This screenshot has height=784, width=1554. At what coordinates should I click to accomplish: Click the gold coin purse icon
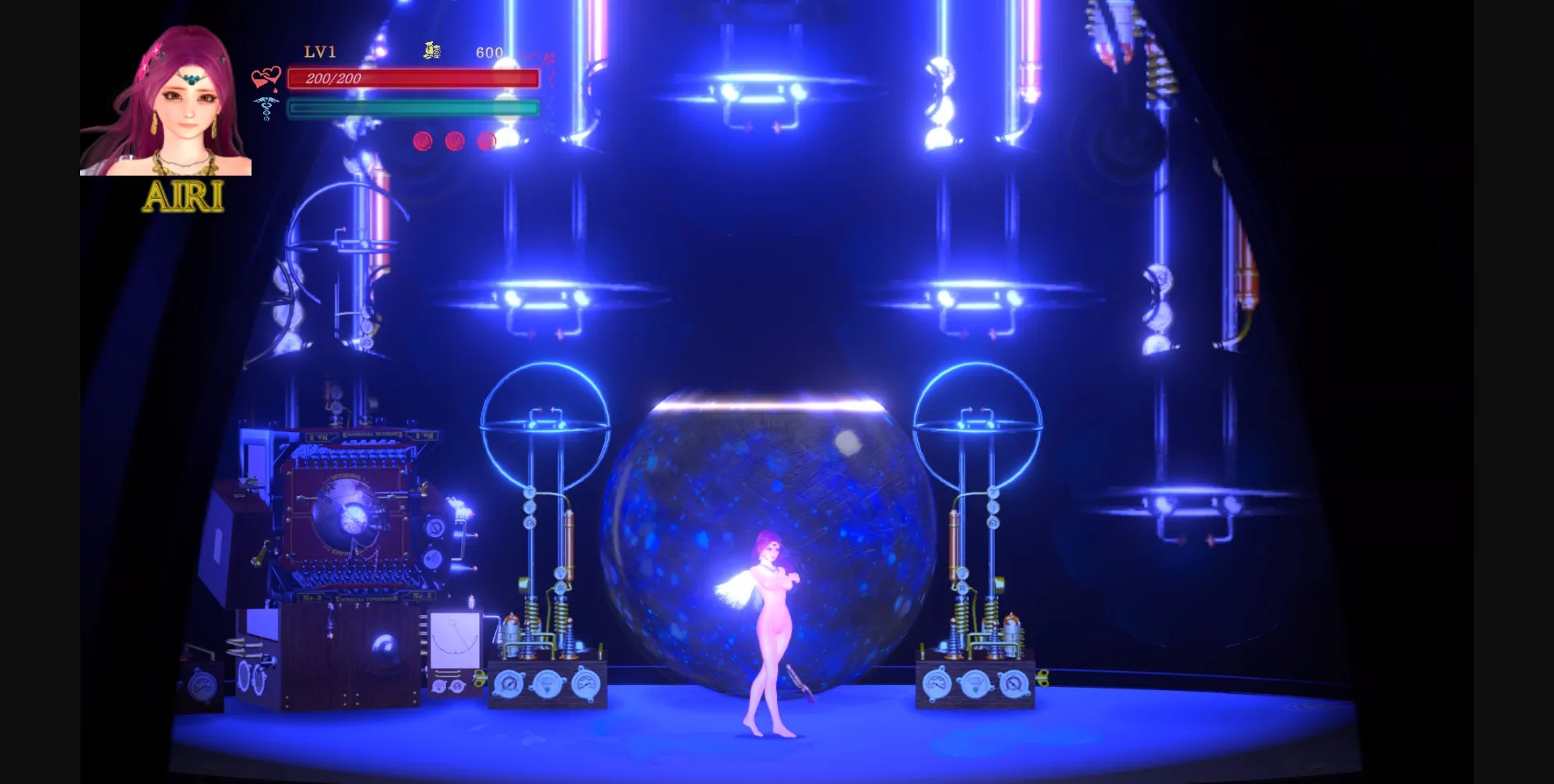431,50
